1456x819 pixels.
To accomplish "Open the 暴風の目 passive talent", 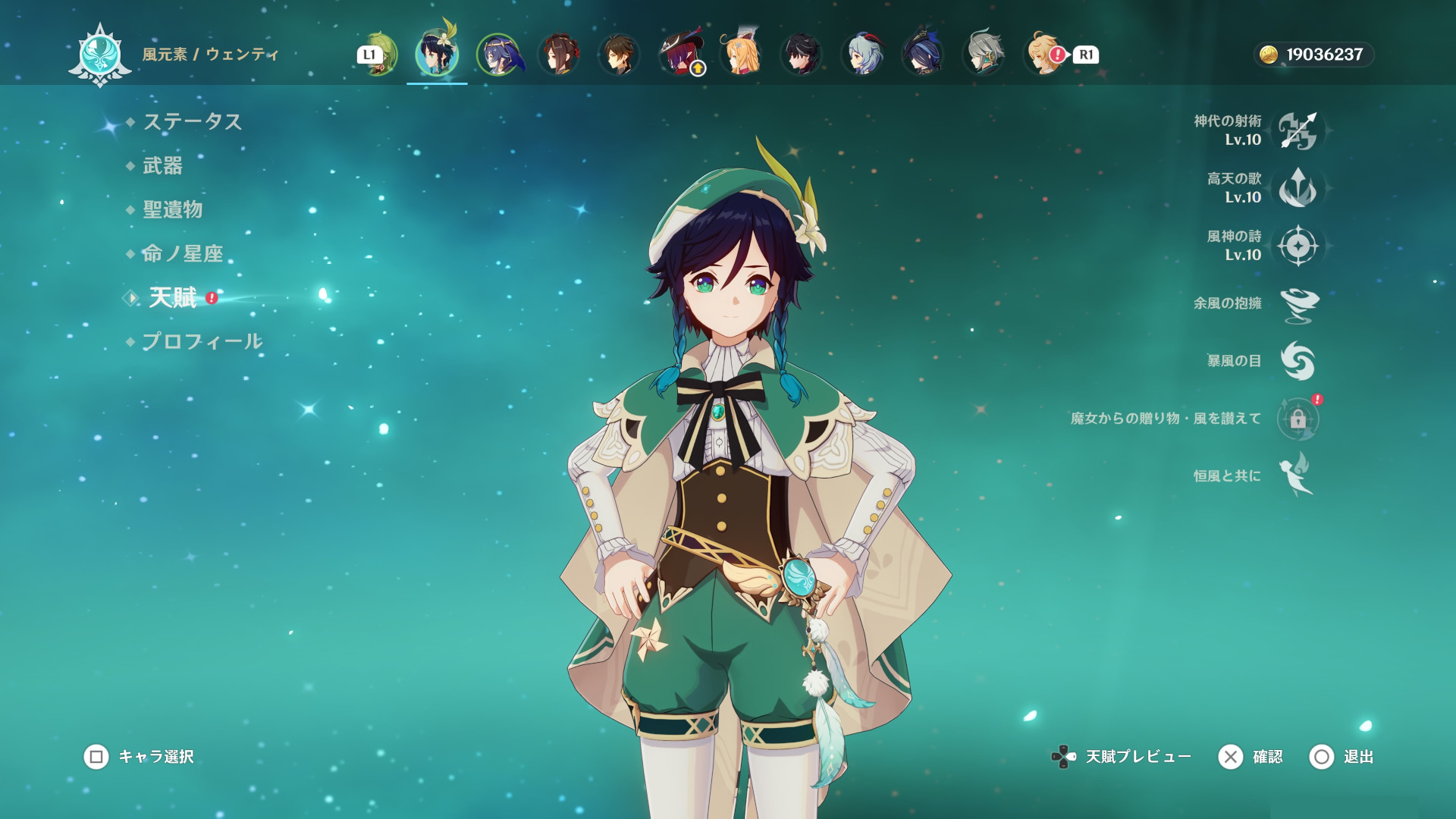I will pos(1298,361).
